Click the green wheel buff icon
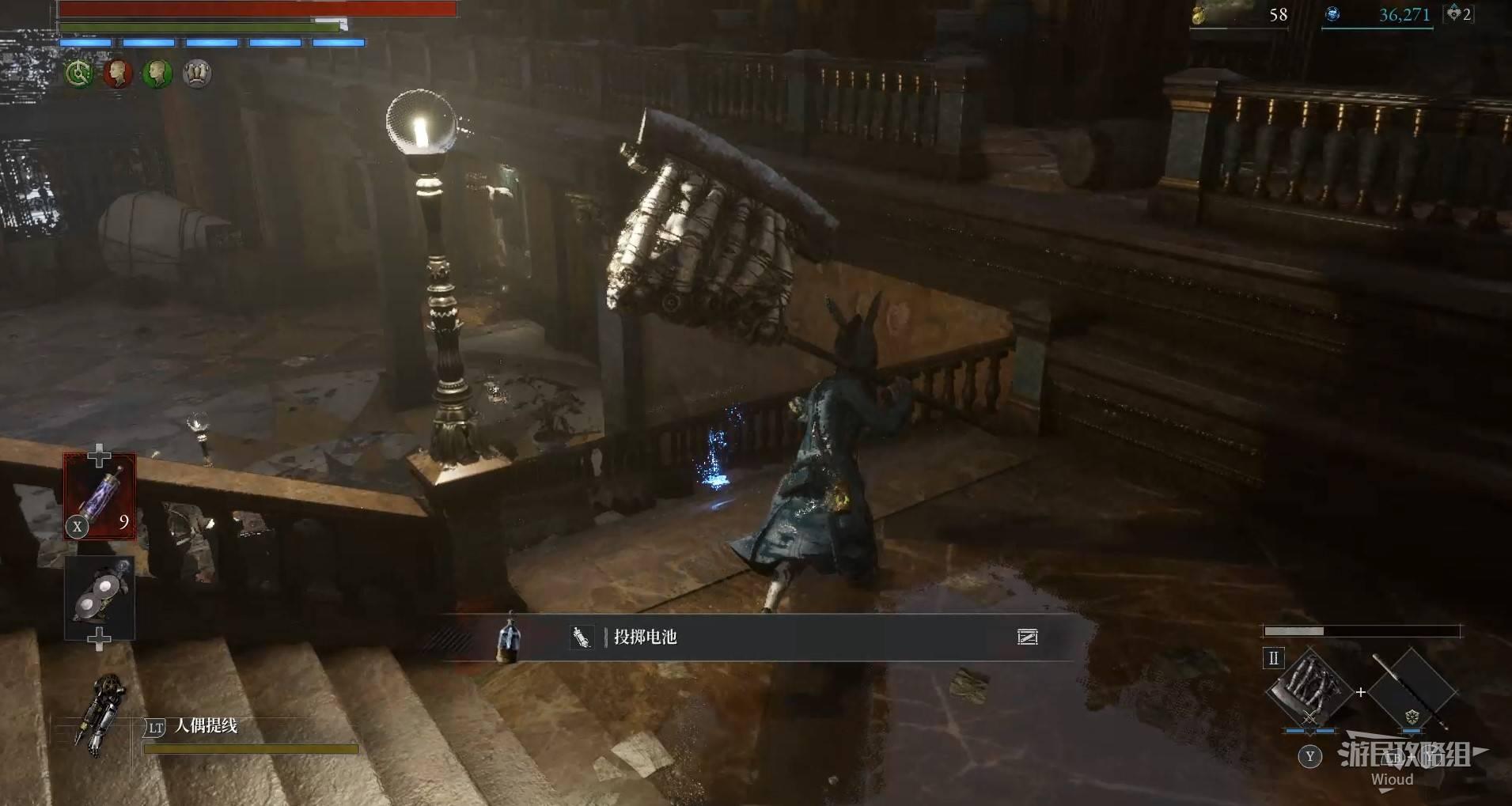This screenshot has height=806, width=1512. 78,74
